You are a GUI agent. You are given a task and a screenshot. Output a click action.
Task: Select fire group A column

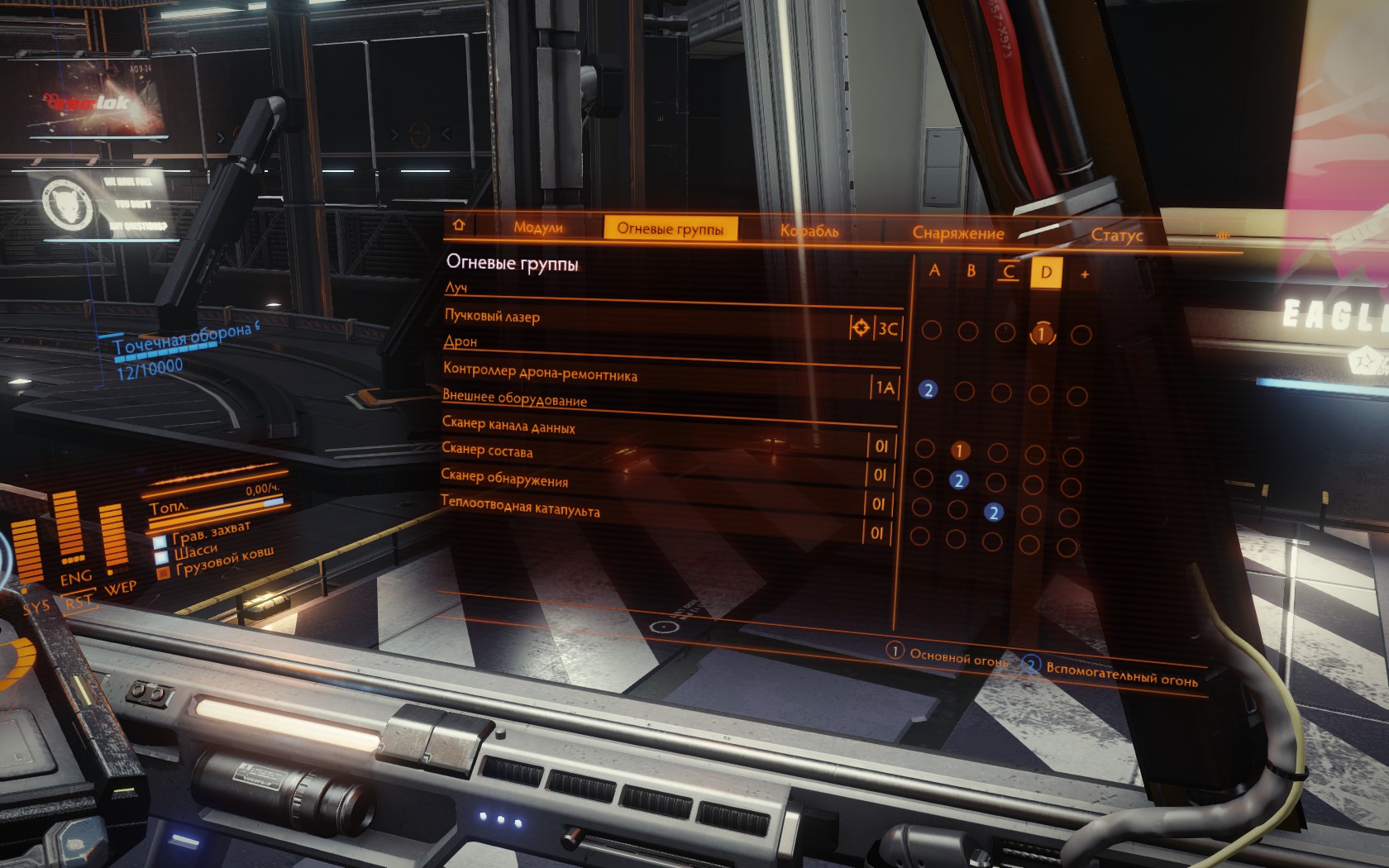(934, 270)
